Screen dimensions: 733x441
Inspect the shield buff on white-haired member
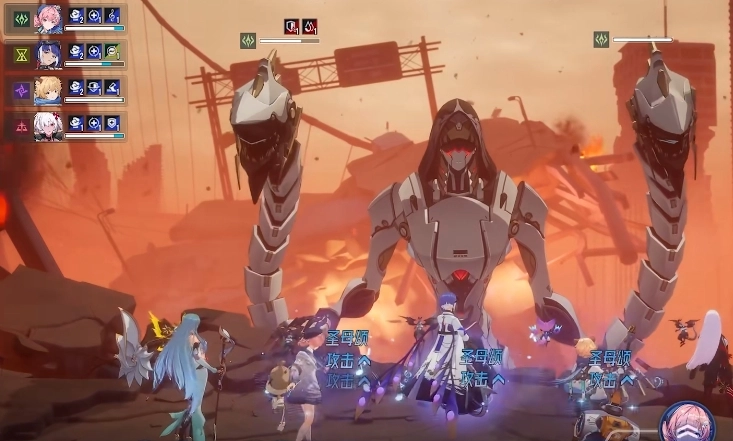tap(112, 122)
